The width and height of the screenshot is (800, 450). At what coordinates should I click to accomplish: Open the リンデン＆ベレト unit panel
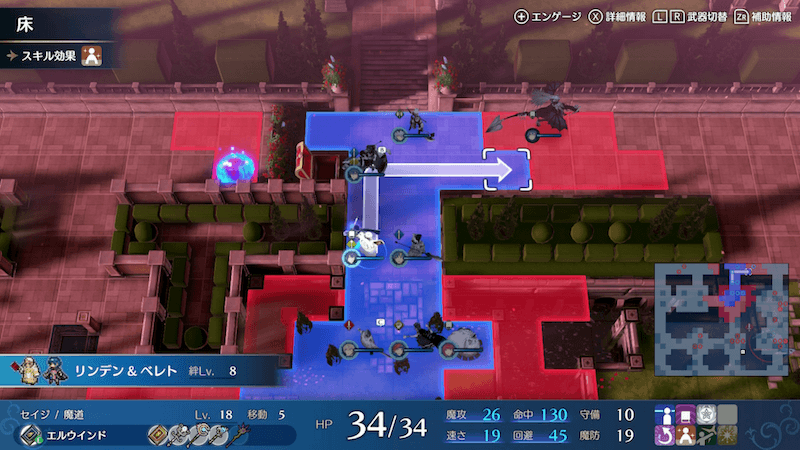[140, 371]
